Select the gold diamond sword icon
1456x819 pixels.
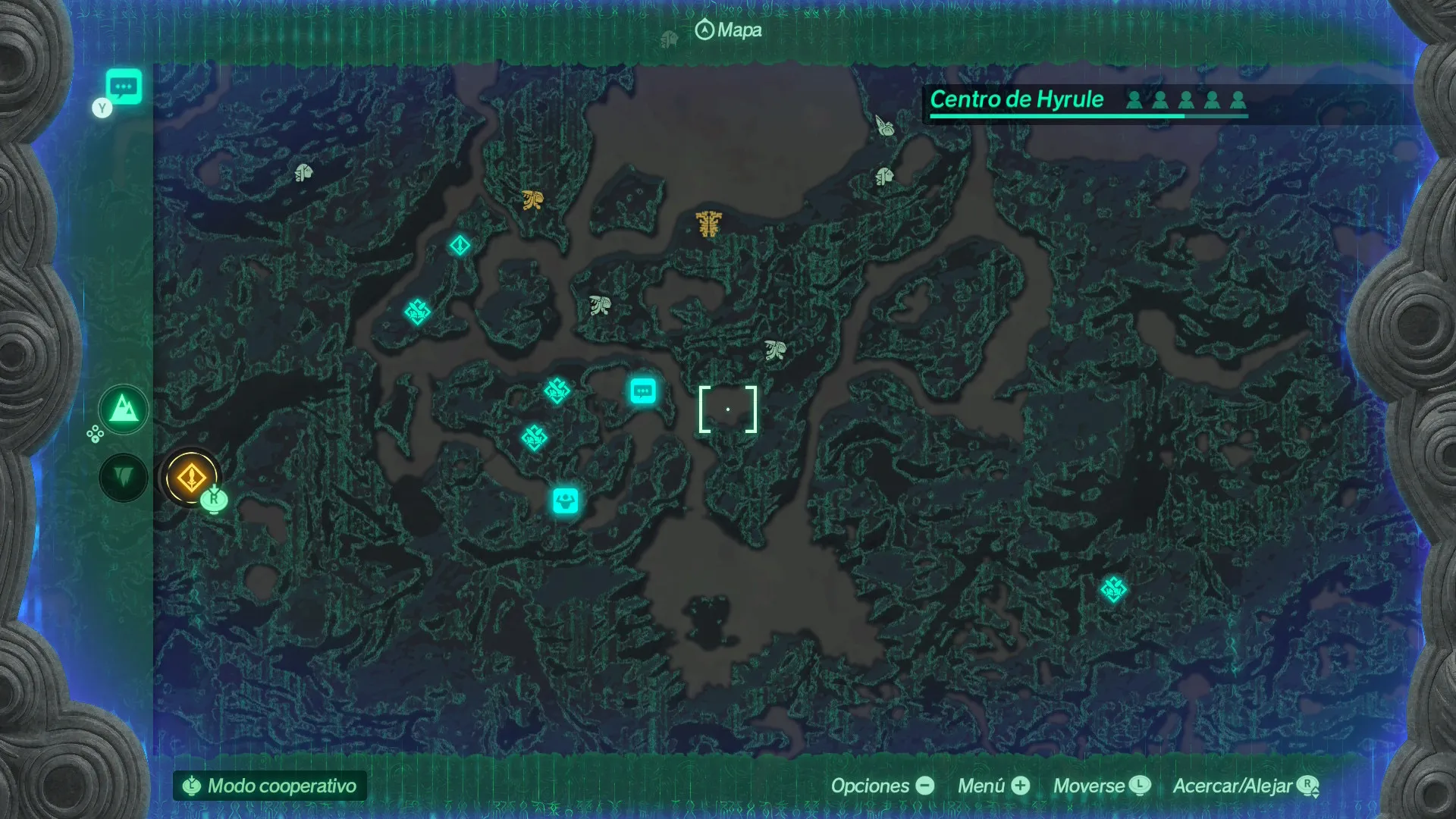click(190, 478)
